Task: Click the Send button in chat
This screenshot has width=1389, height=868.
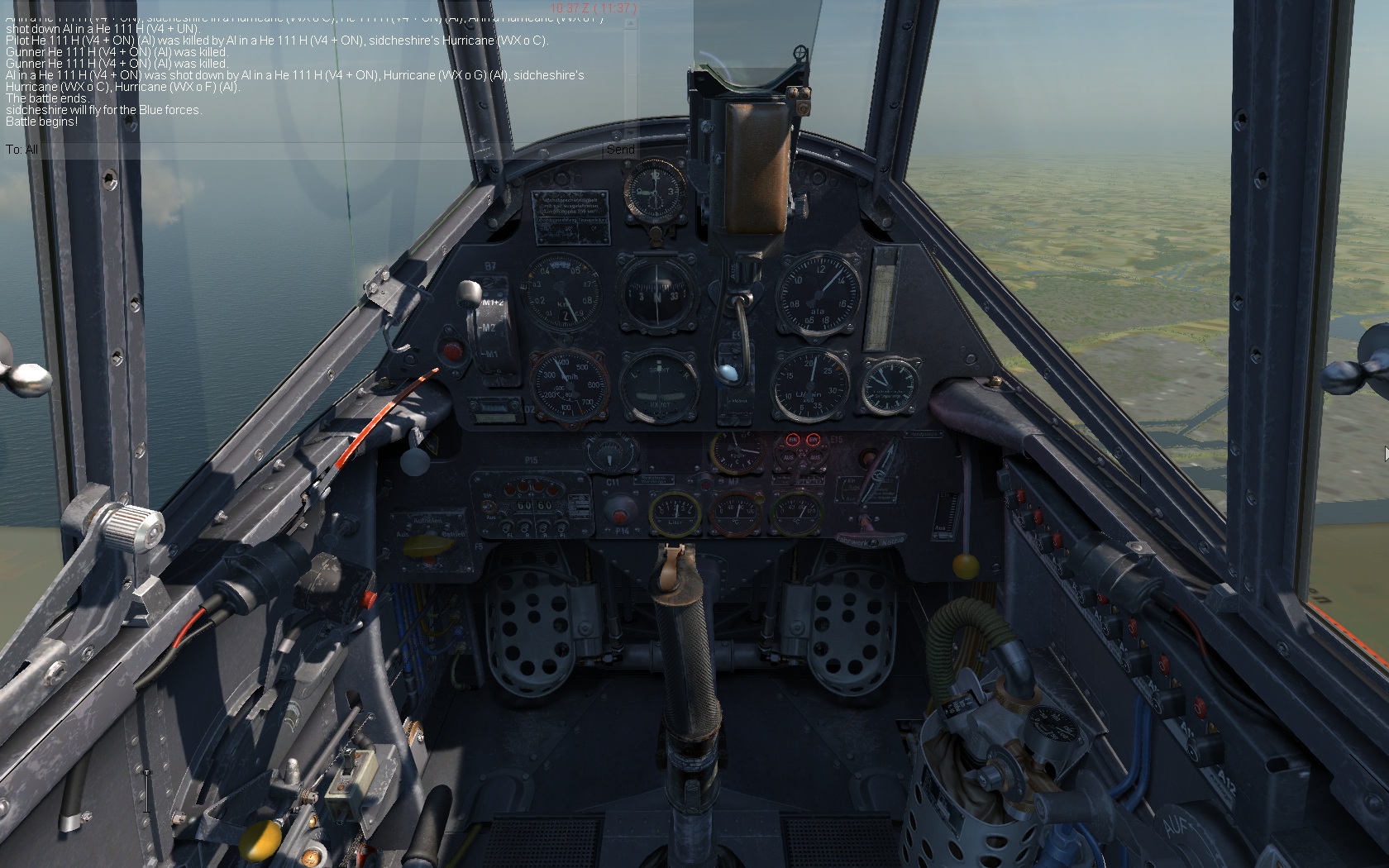Action: [620, 150]
